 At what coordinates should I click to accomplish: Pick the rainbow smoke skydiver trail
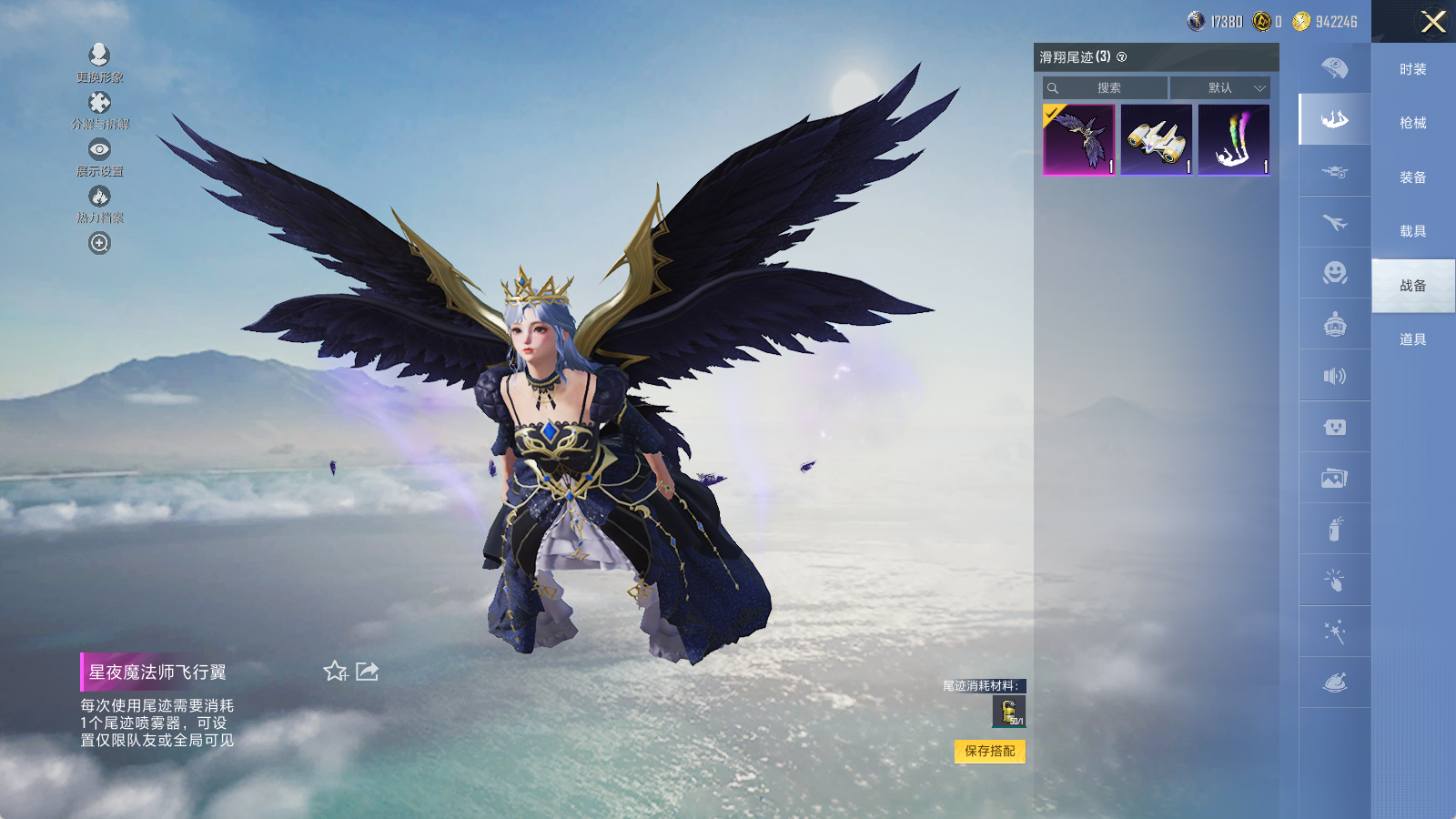[1234, 139]
